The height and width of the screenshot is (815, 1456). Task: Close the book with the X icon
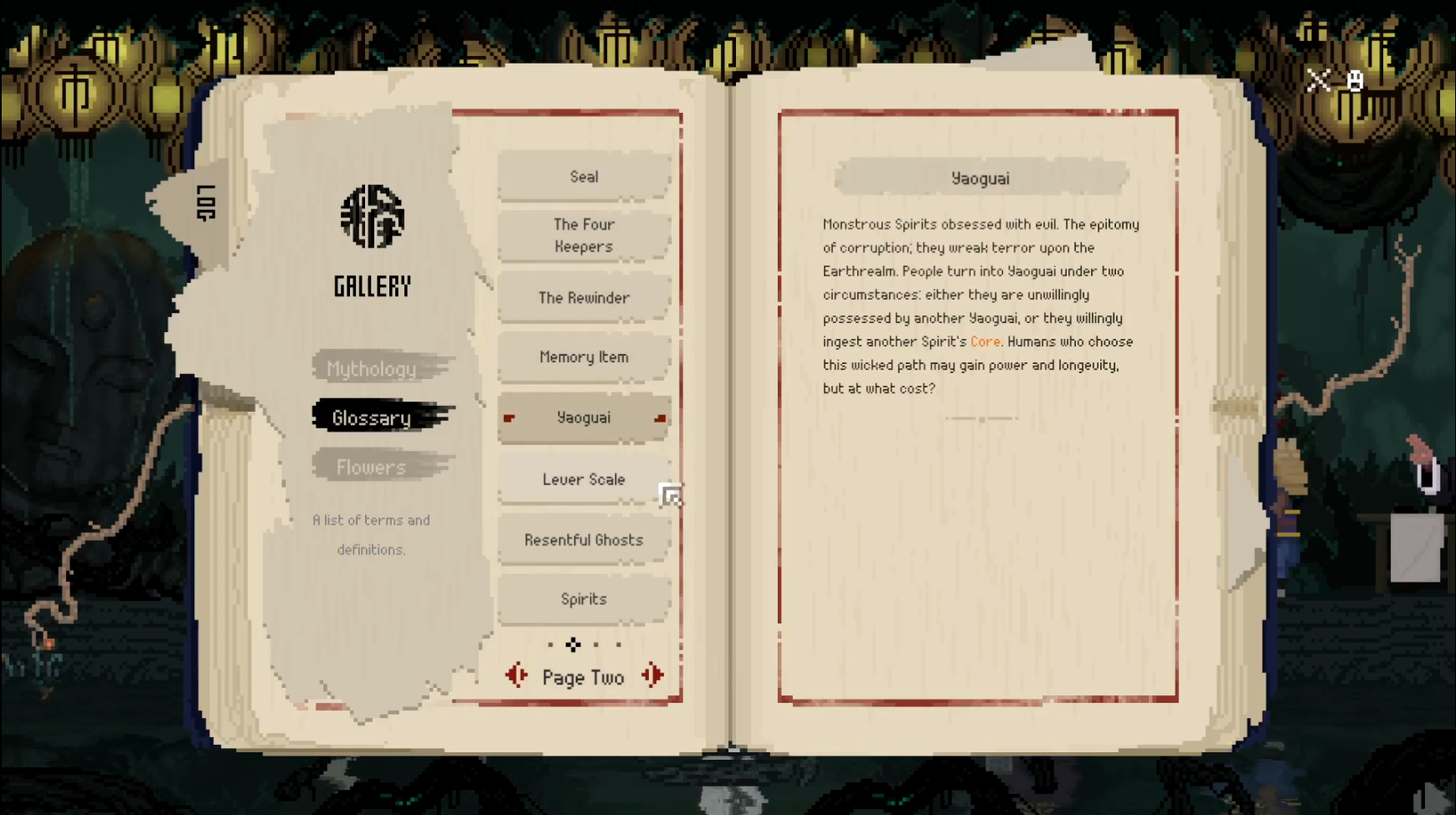pos(1319,80)
